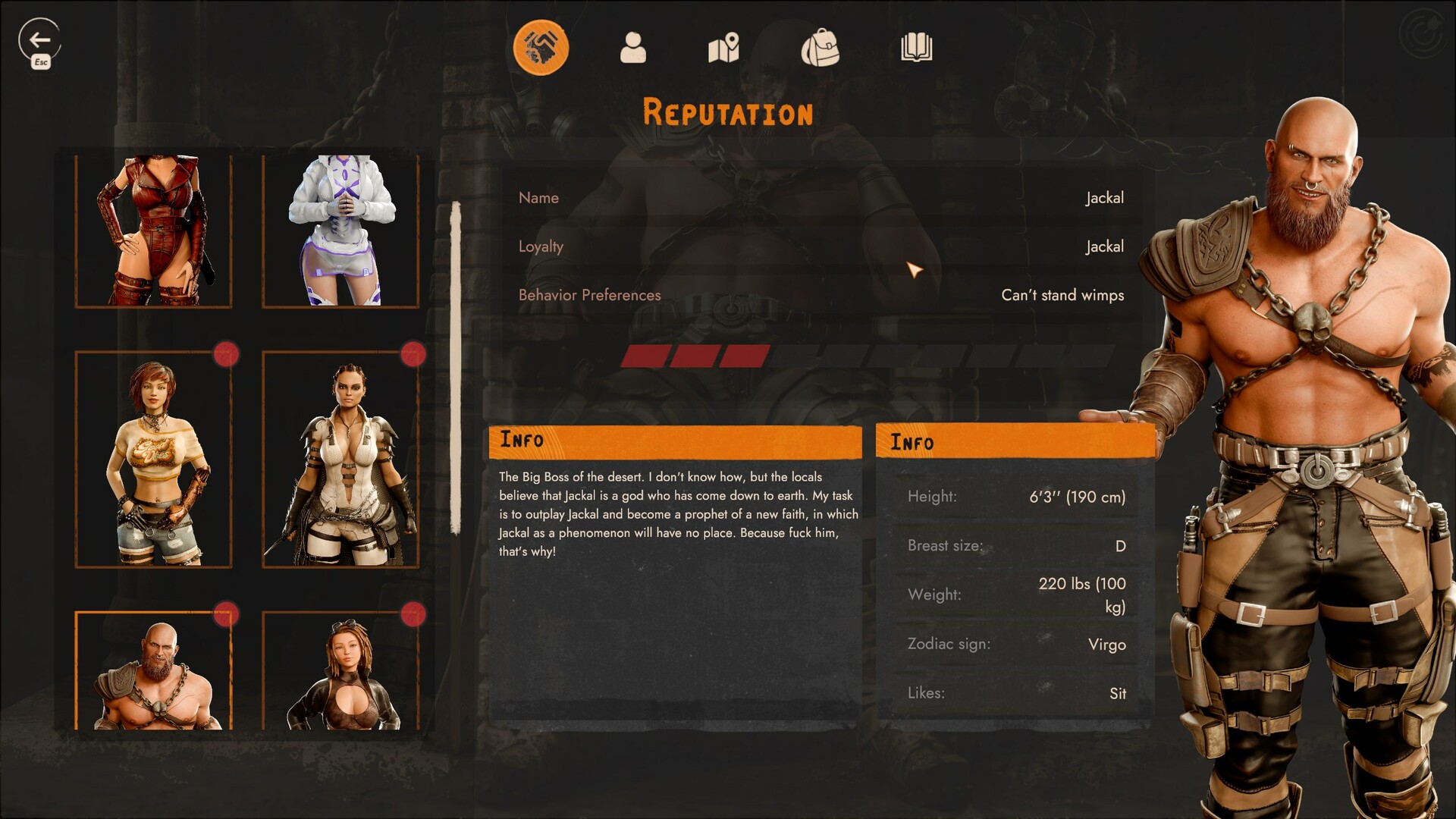Open the character profile person icon

pyautogui.click(x=634, y=47)
